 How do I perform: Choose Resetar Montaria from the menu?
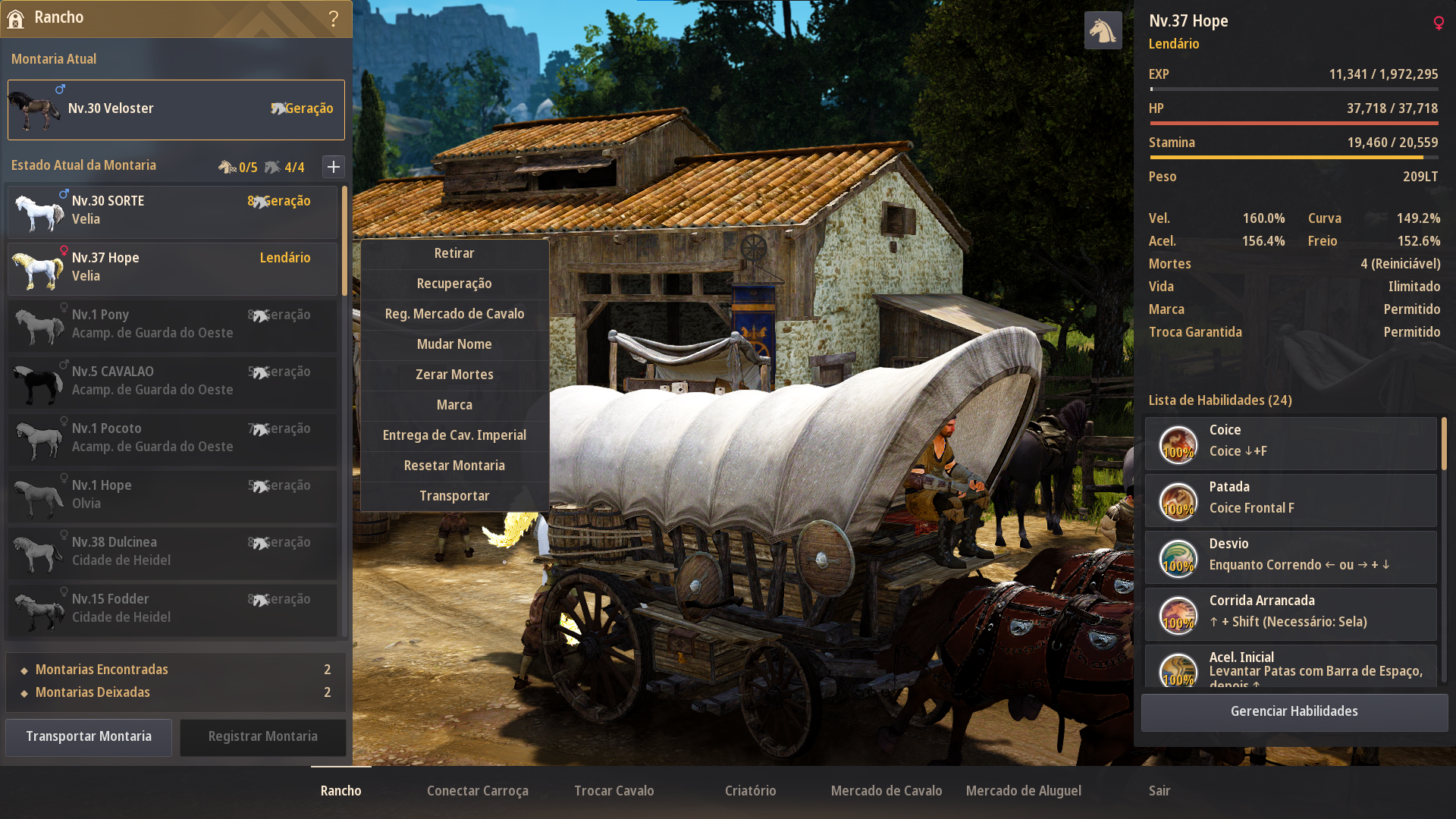pos(454,466)
